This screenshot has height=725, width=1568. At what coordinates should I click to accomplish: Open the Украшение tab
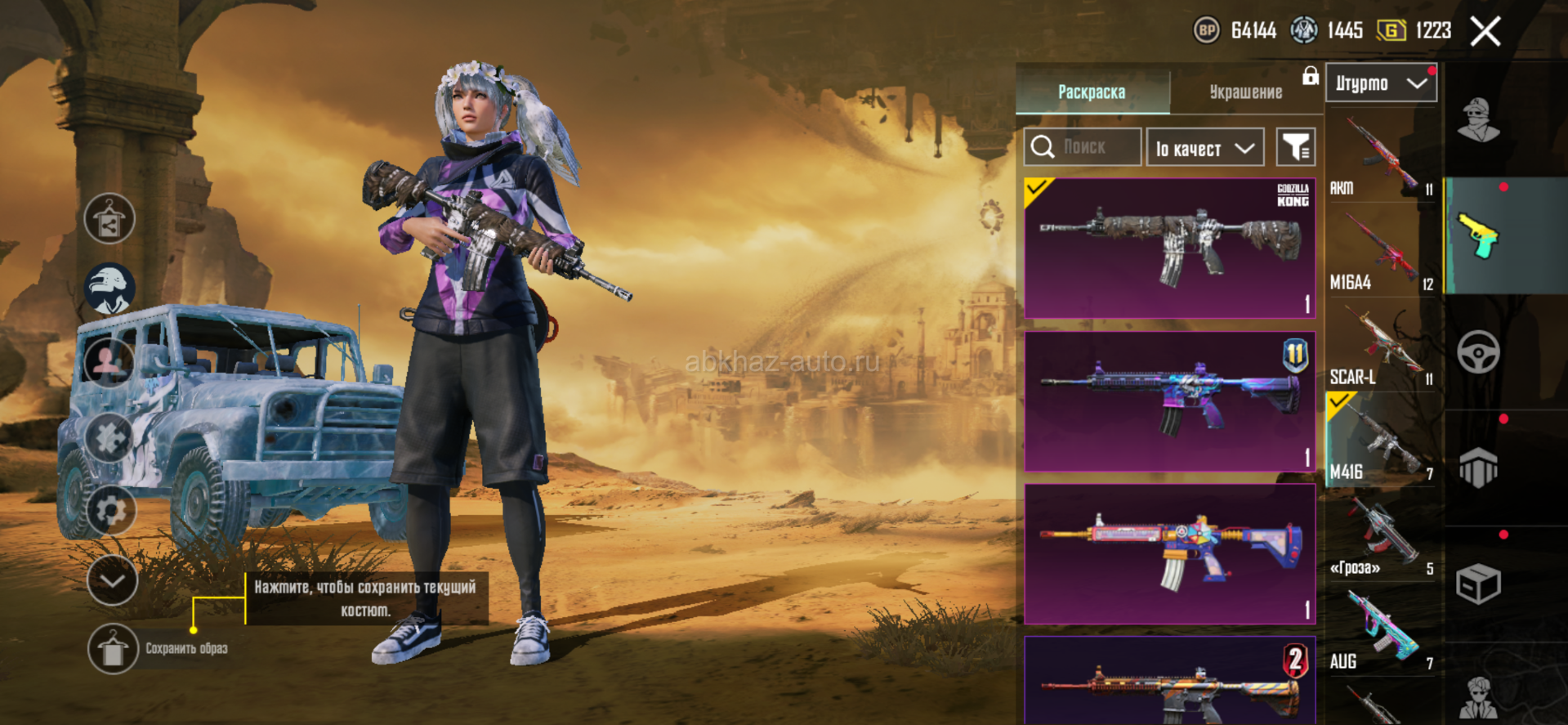(1245, 92)
